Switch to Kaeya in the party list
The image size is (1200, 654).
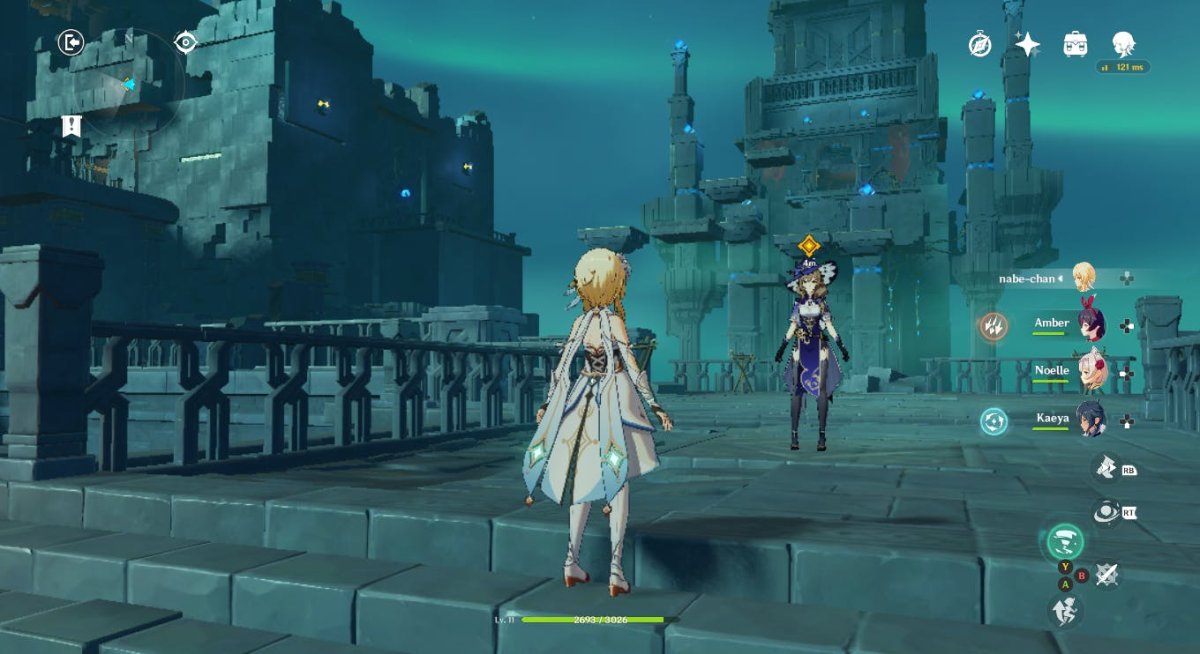pos(1089,420)
